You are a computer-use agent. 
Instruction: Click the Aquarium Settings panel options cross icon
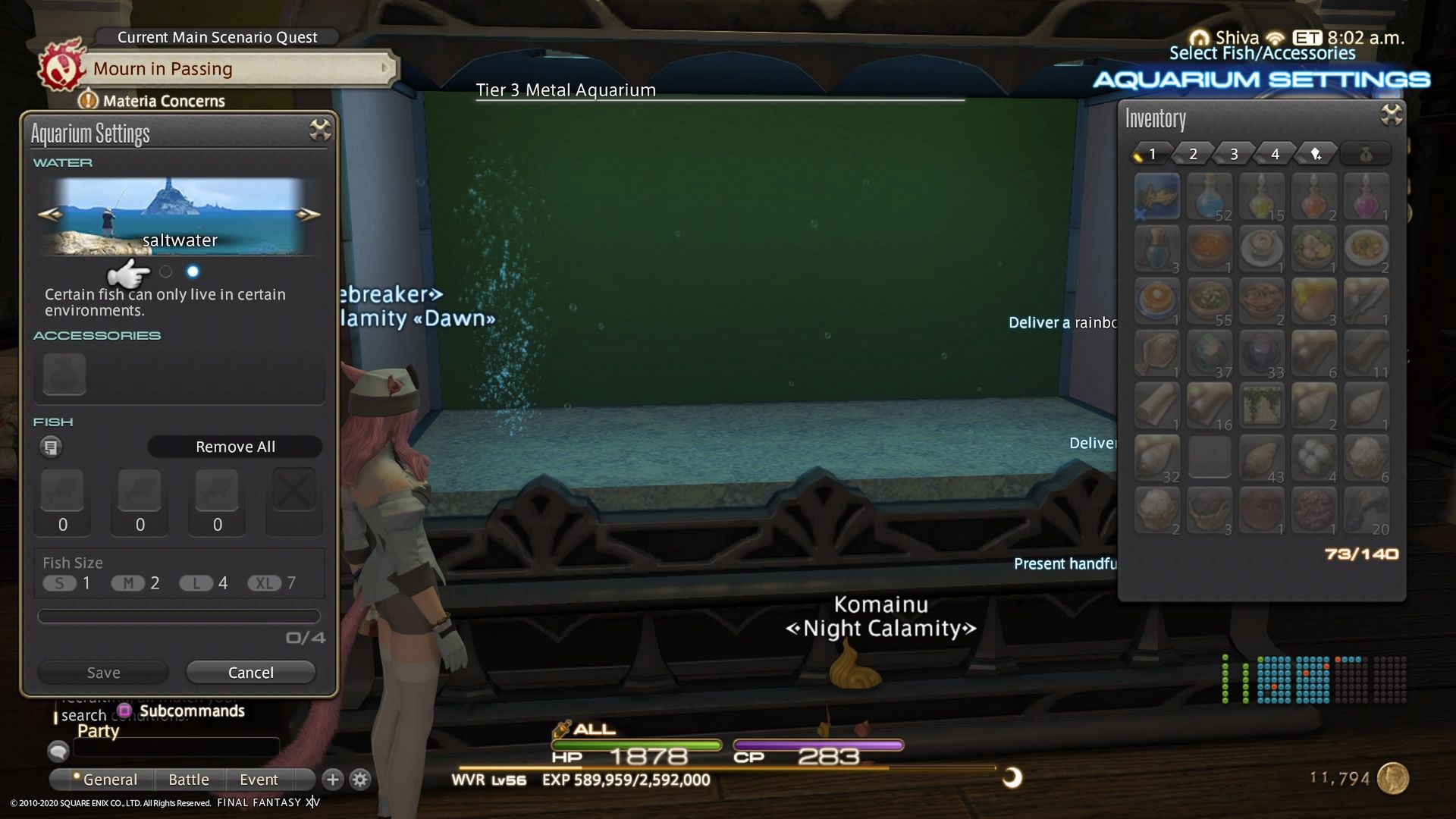(x=321, y=130)
